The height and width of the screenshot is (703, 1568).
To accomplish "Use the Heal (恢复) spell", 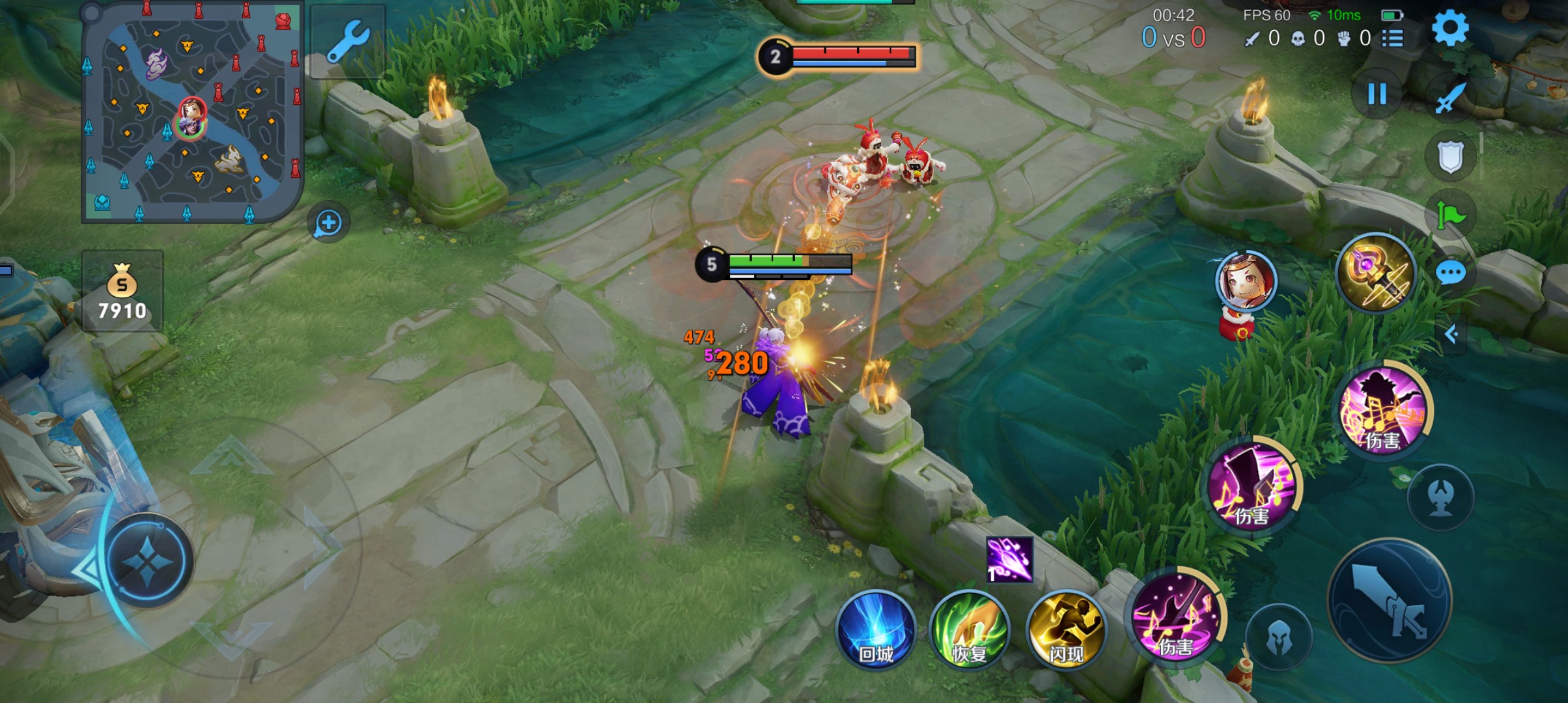I will [970, 630].
